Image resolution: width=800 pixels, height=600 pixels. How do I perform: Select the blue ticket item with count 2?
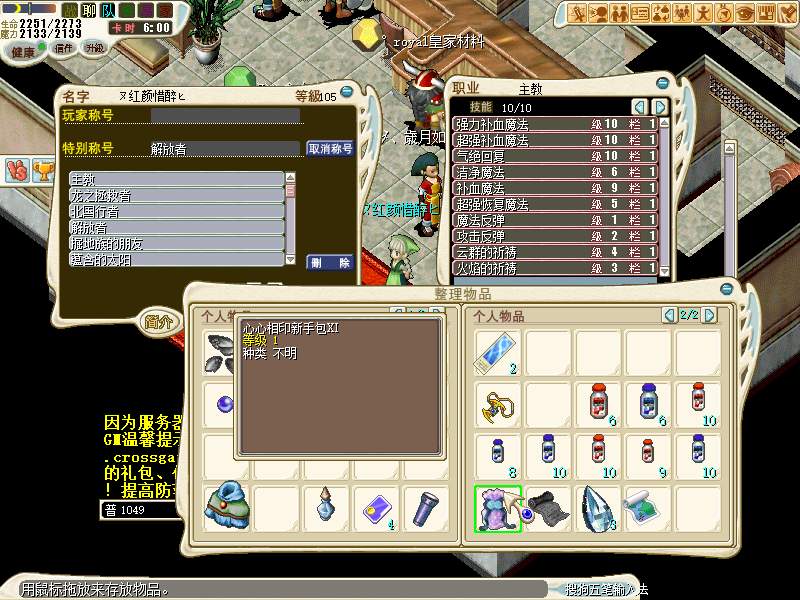click(497, 352)
